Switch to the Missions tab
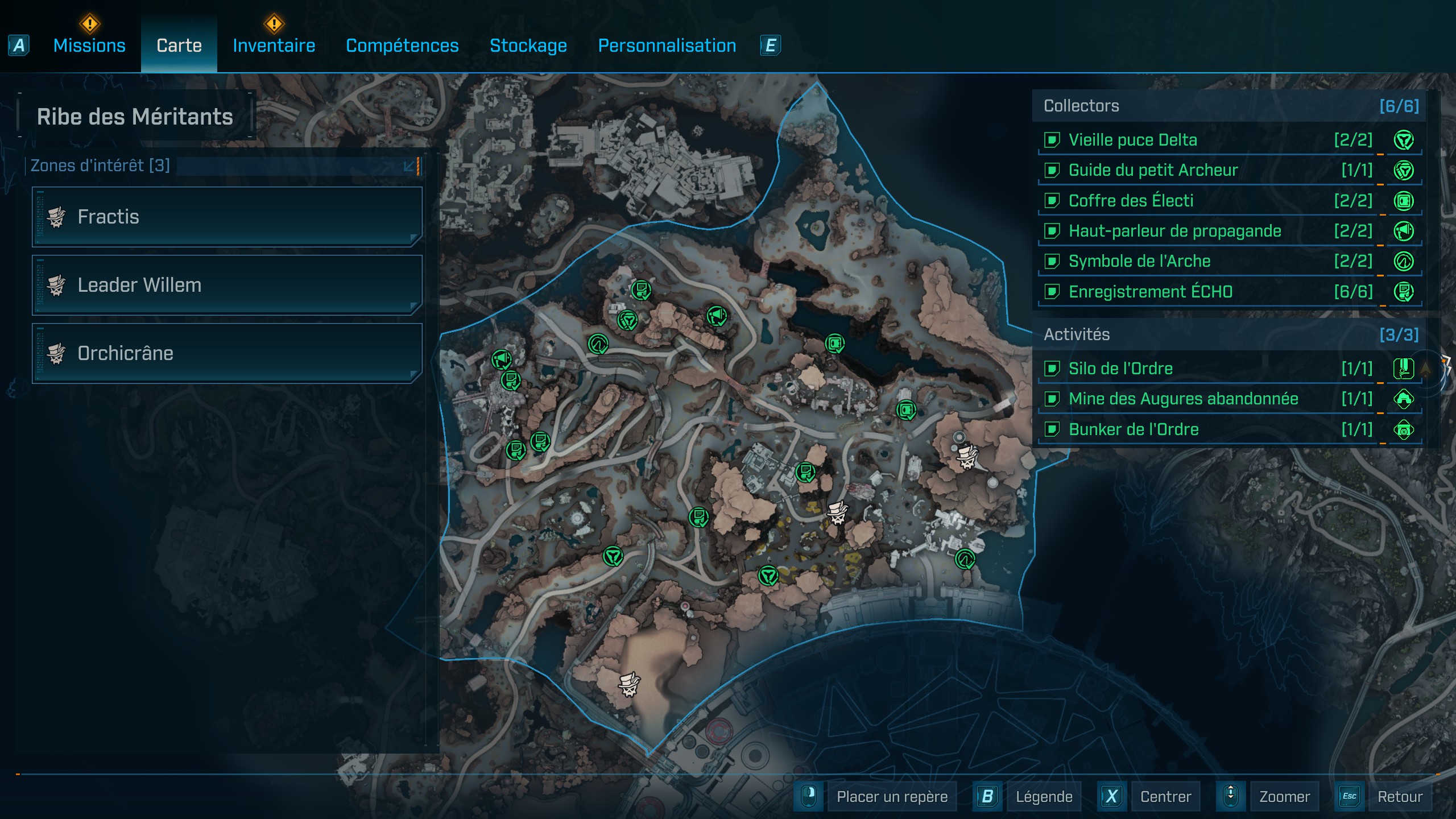This screenshot has width=1456, height=819. 89,45
